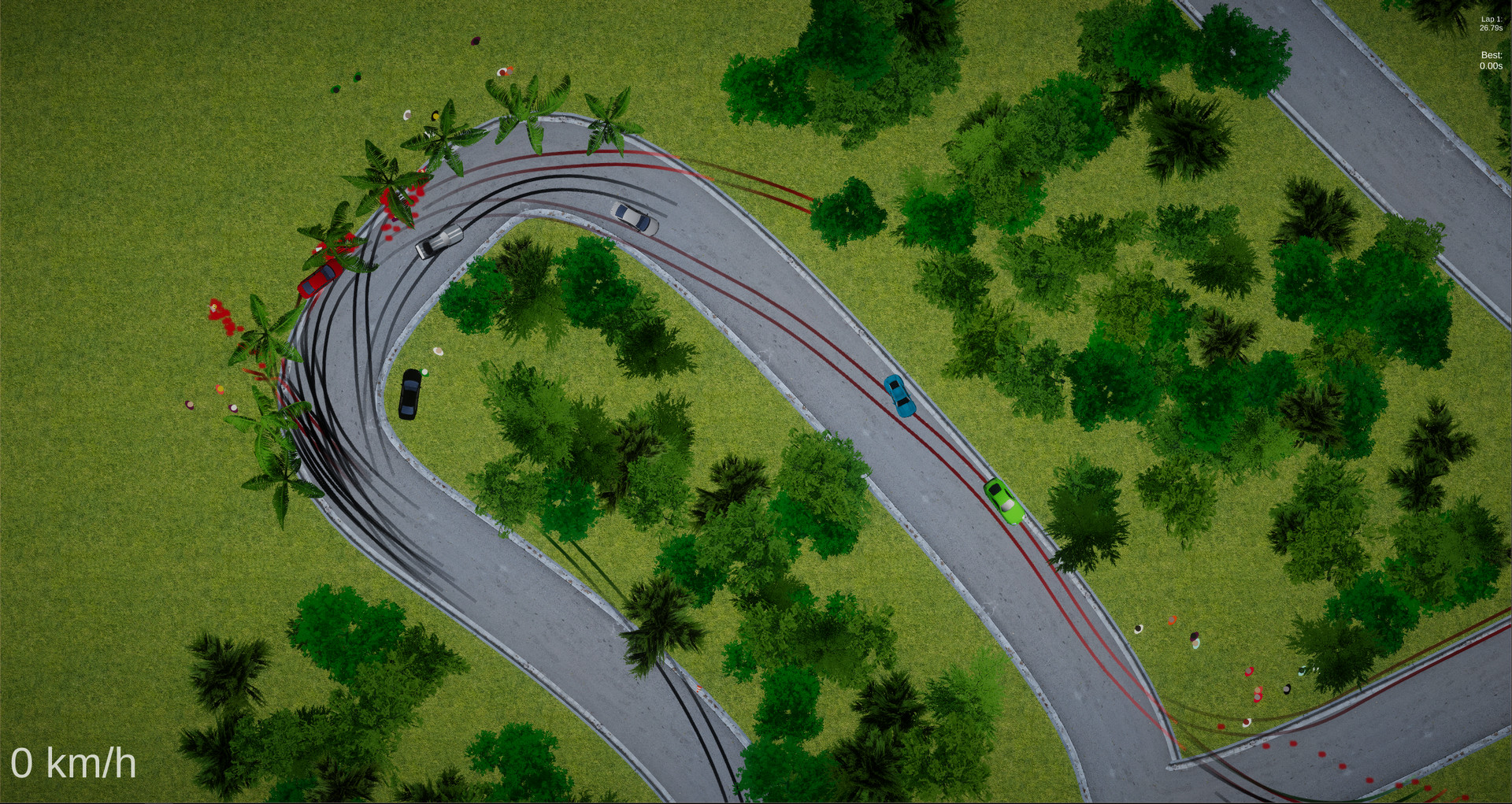The image size is (1512, 804).
Task: Click the black car parked on the hairpin
Action: tap(409, 396)
